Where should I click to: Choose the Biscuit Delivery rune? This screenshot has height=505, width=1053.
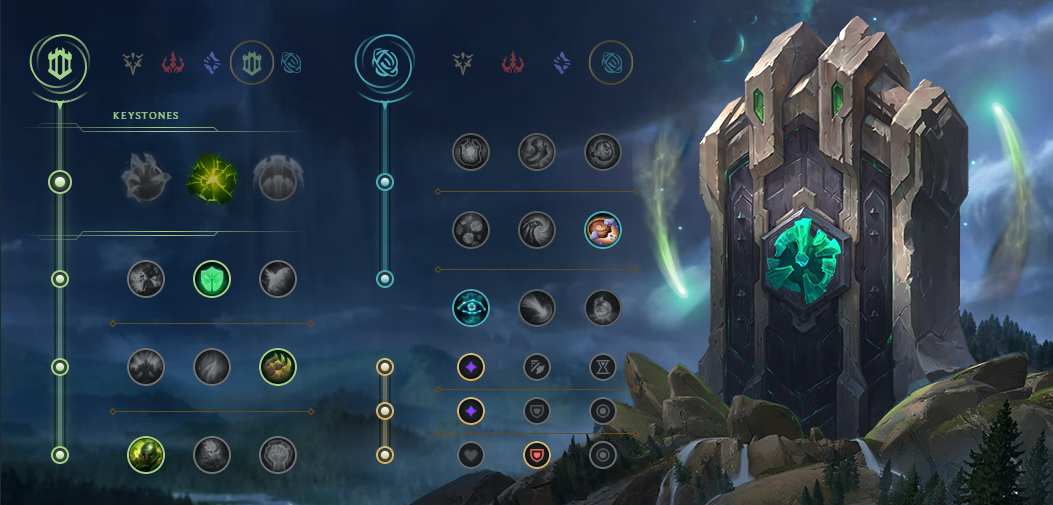[x=603, y=230]
